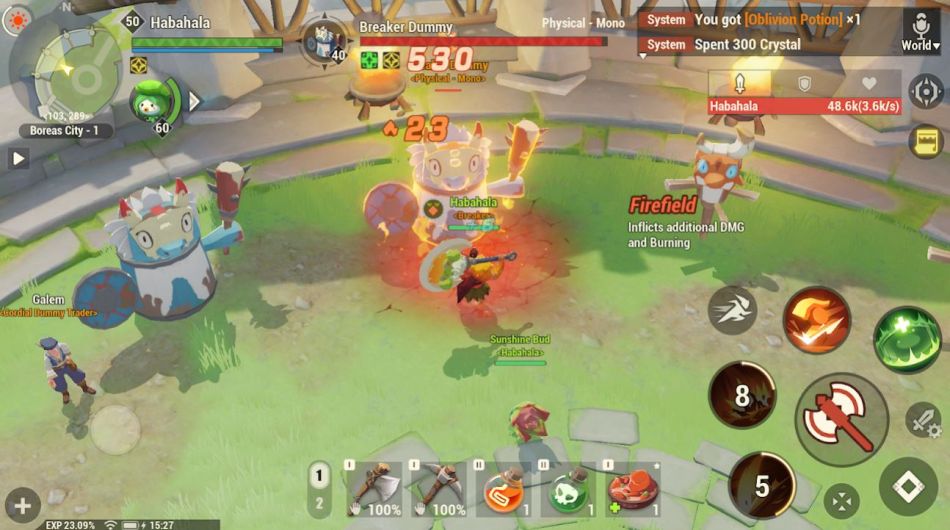The width and height of the screenshot is (950, 530).
Task: Eat the meat dish in the hotbar
Action: (x=633, y=489)
